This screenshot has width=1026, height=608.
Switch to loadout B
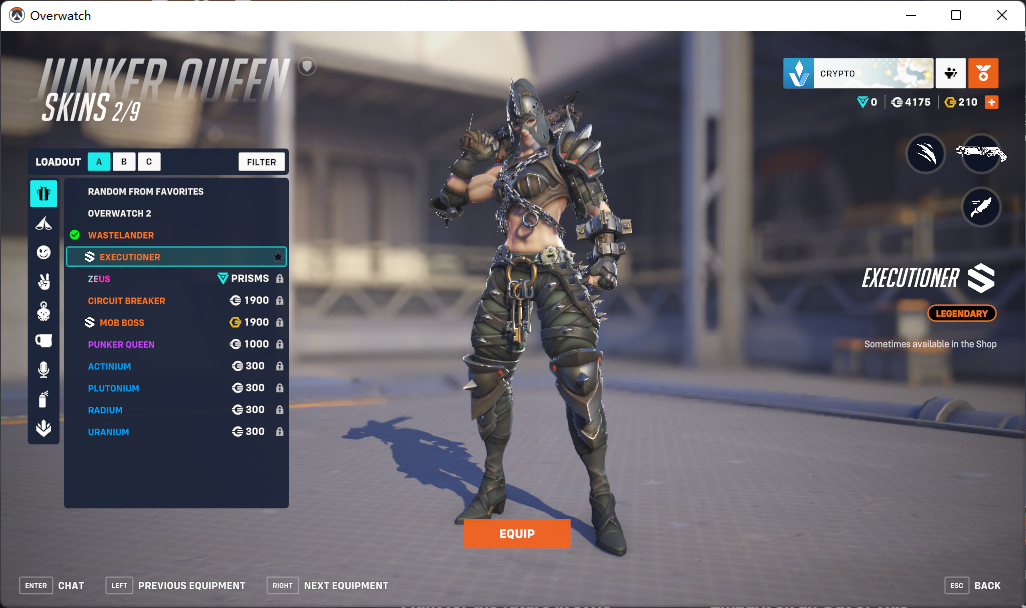point(124,162)
